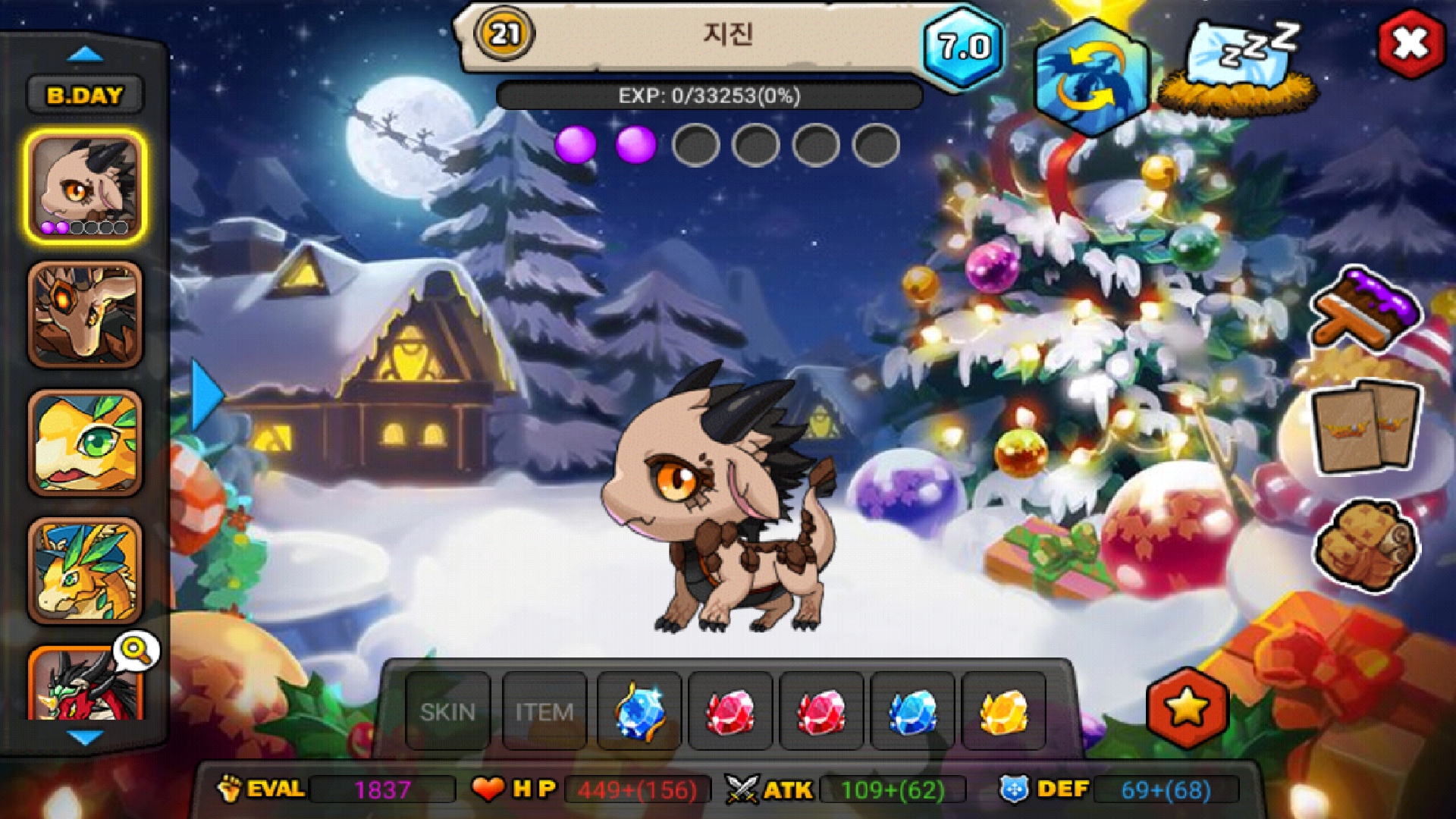Open the B.DAY sort option
This screenshot has height=819, width=1456.
coord(85,96)
